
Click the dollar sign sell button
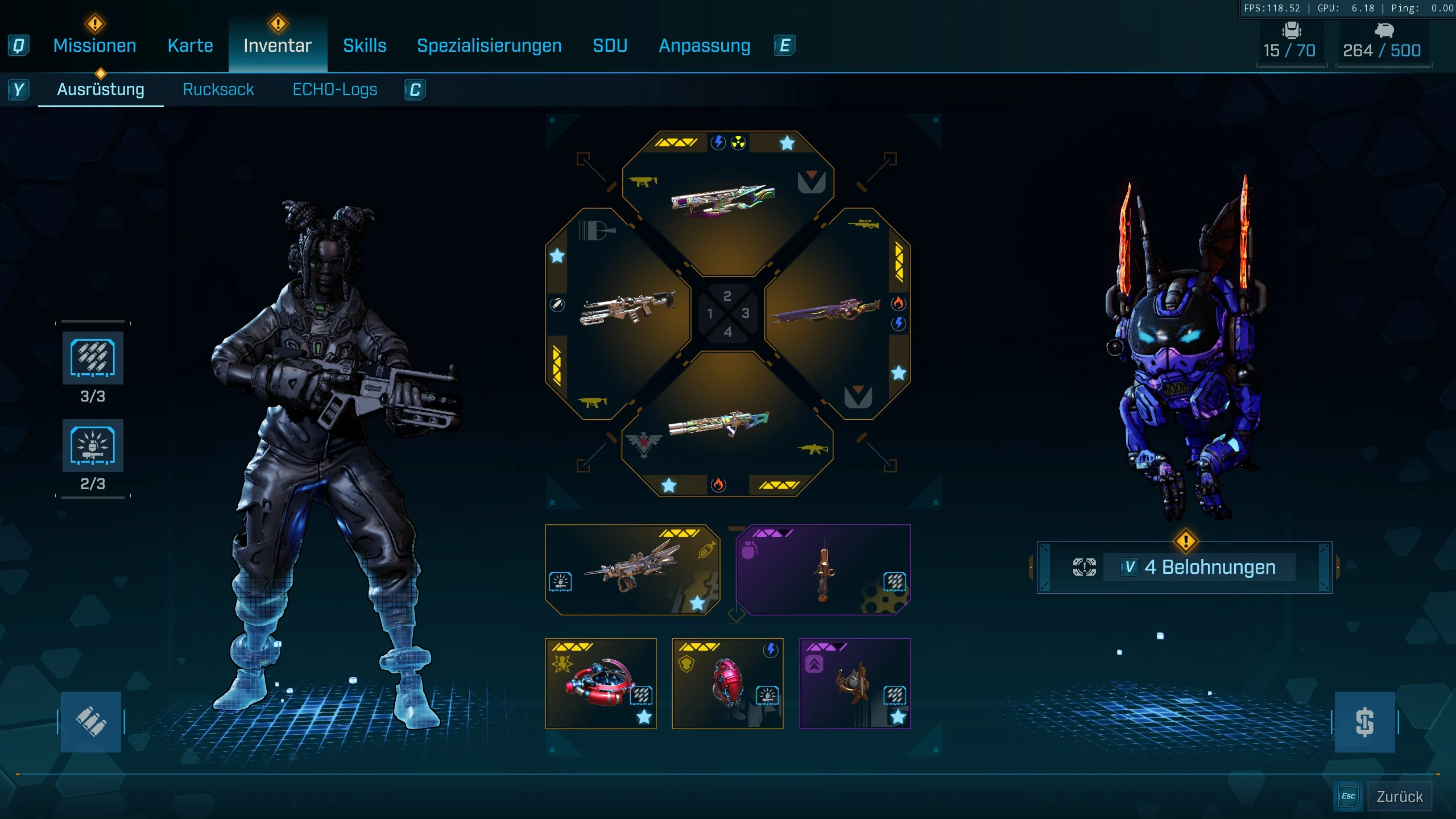[1364, 722]
